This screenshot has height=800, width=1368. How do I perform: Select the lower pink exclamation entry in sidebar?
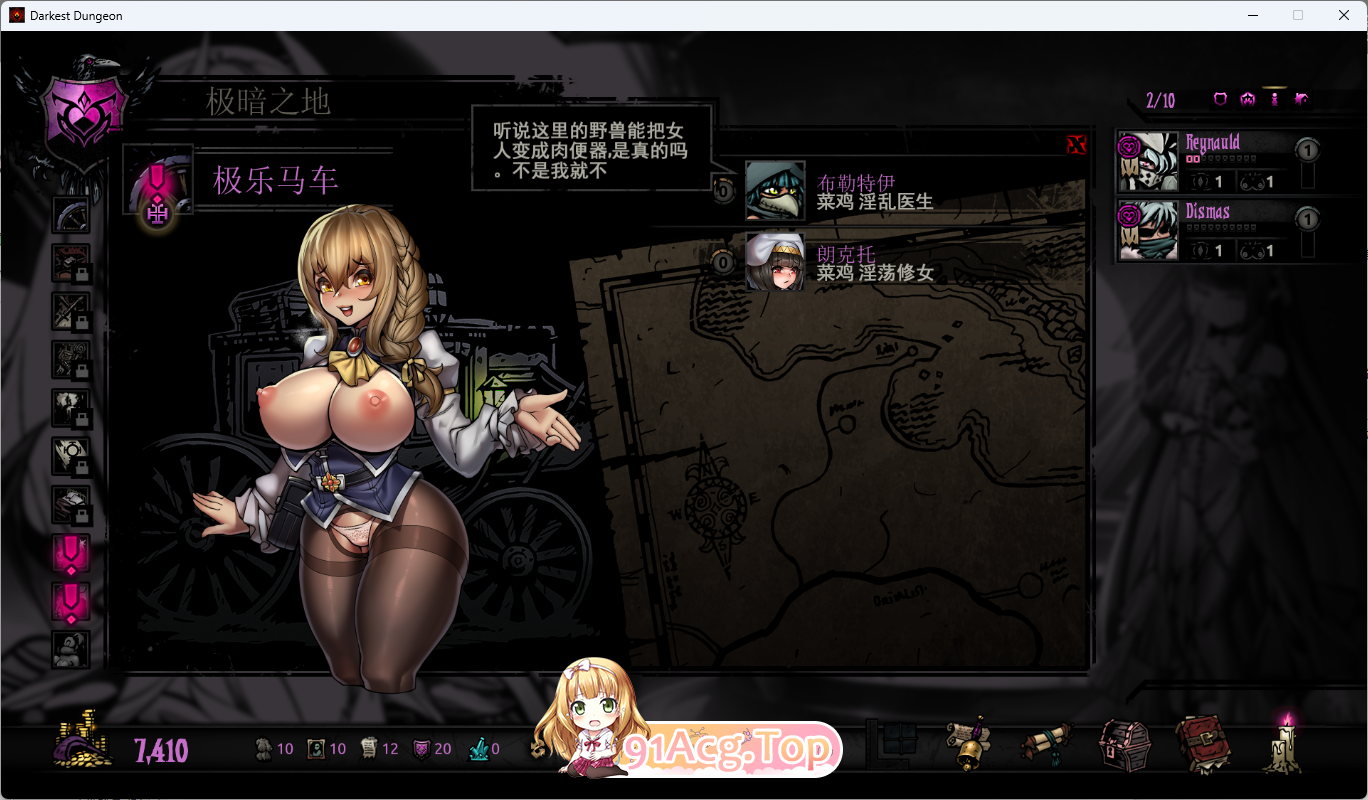pyautogui.click(x=71, y=601)
